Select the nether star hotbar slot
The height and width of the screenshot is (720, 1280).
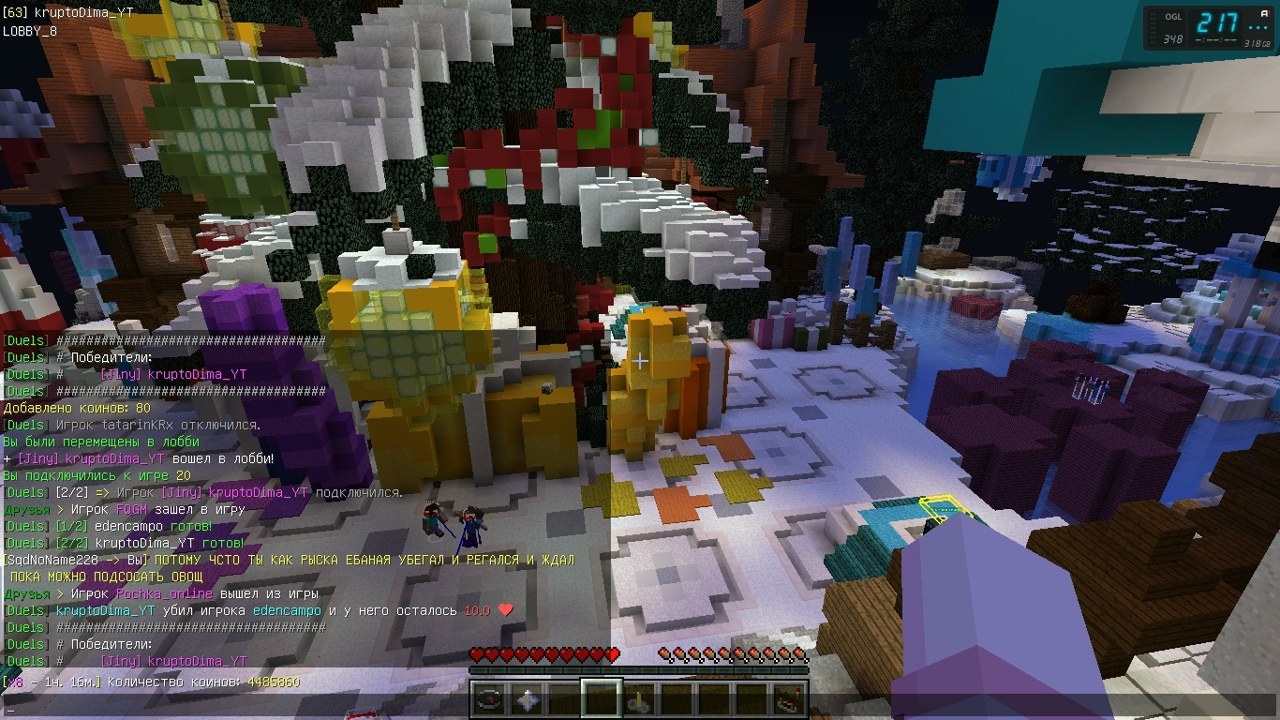pos(527,699)
